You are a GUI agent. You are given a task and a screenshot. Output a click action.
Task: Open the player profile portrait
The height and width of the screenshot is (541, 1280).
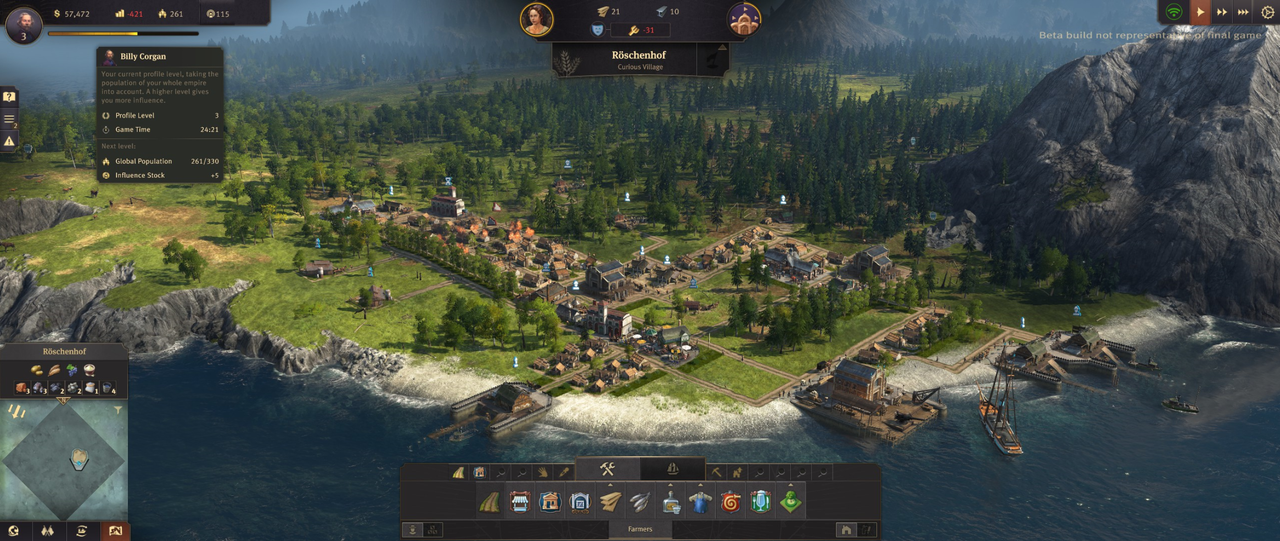[24, 25]
